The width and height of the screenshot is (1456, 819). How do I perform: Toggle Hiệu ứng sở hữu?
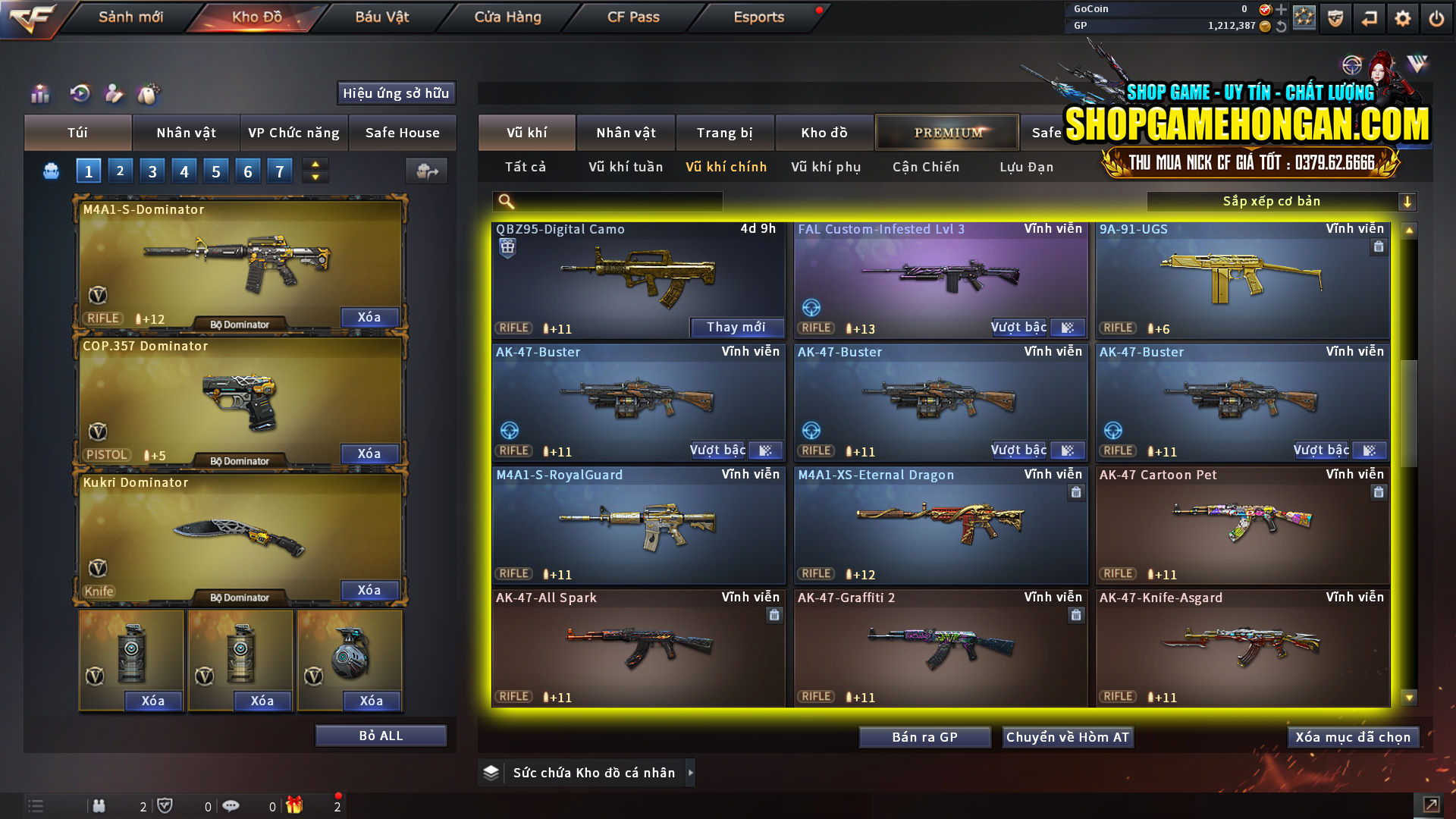[395, 93]
